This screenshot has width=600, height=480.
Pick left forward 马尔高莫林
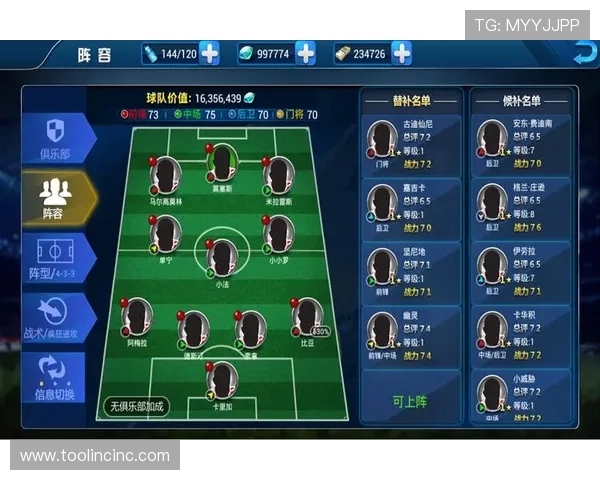pos(166,177)
